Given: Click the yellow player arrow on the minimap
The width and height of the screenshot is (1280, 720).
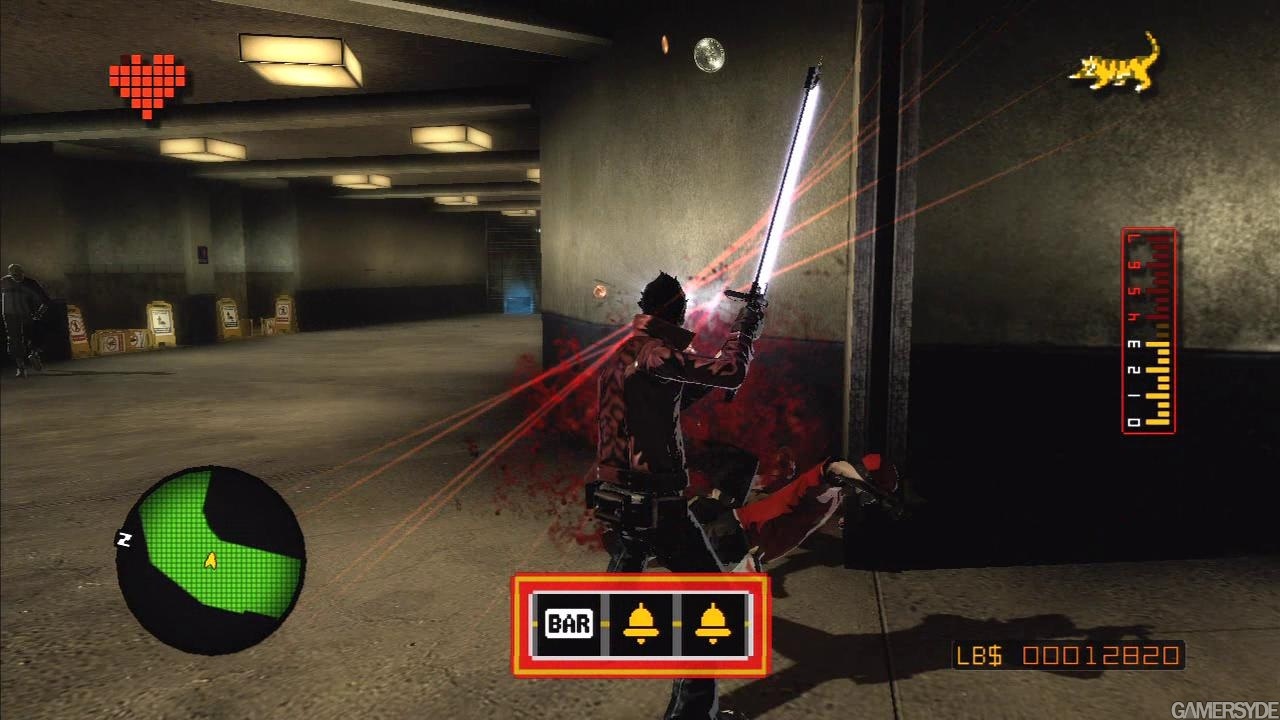Looking at the screenshot, I should [x=210, y=560].
